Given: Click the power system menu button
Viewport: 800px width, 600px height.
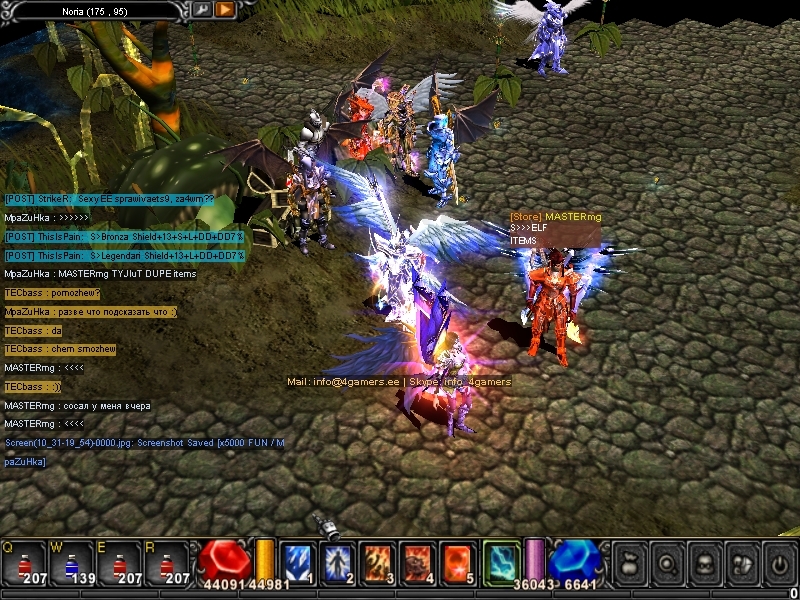Looking at the screenshot, I should click(777, 563).
